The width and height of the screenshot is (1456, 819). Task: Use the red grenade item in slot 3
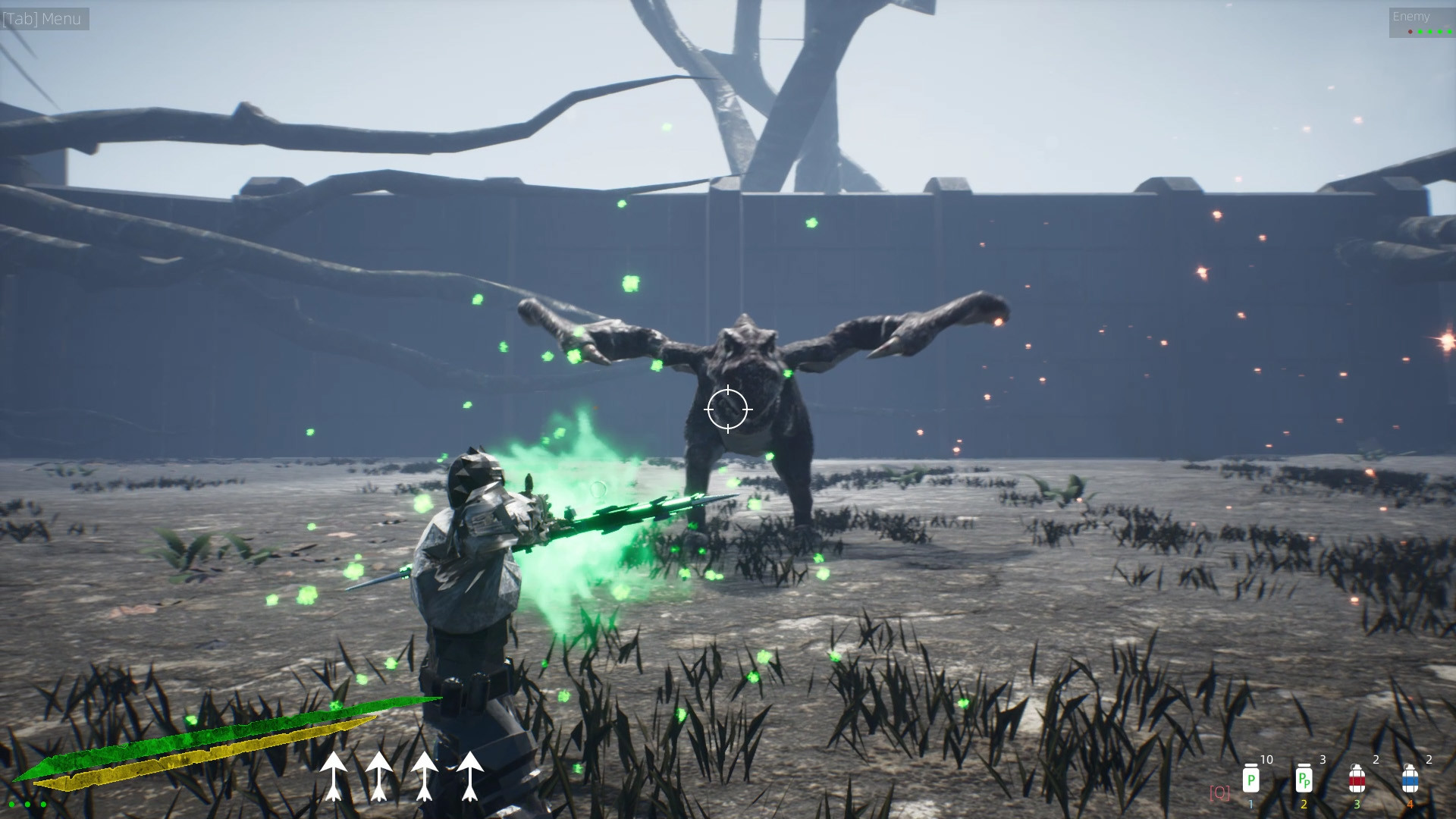tap(1357, 780)
